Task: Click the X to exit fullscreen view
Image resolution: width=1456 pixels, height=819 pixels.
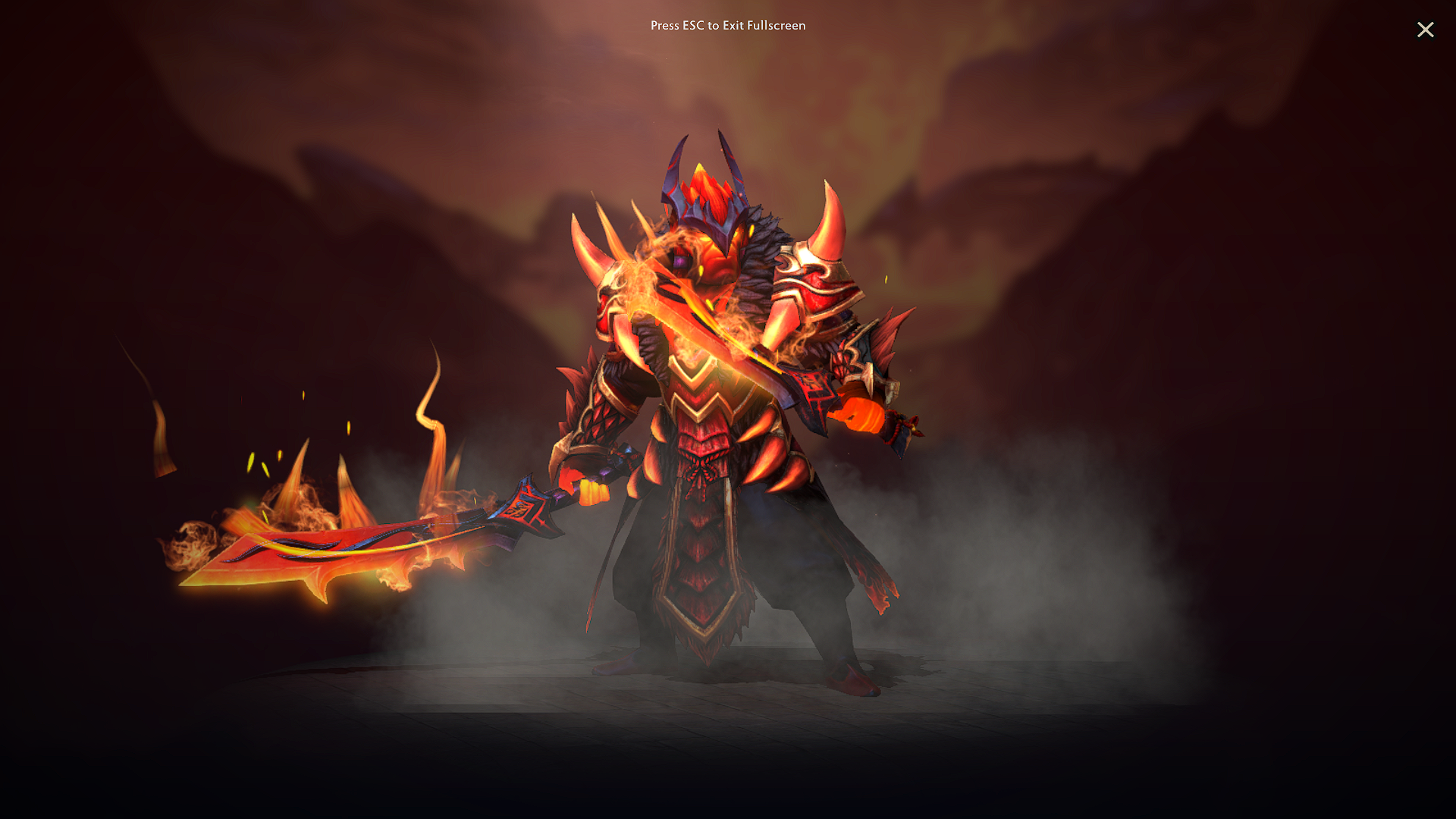Action: [1426, 30]
